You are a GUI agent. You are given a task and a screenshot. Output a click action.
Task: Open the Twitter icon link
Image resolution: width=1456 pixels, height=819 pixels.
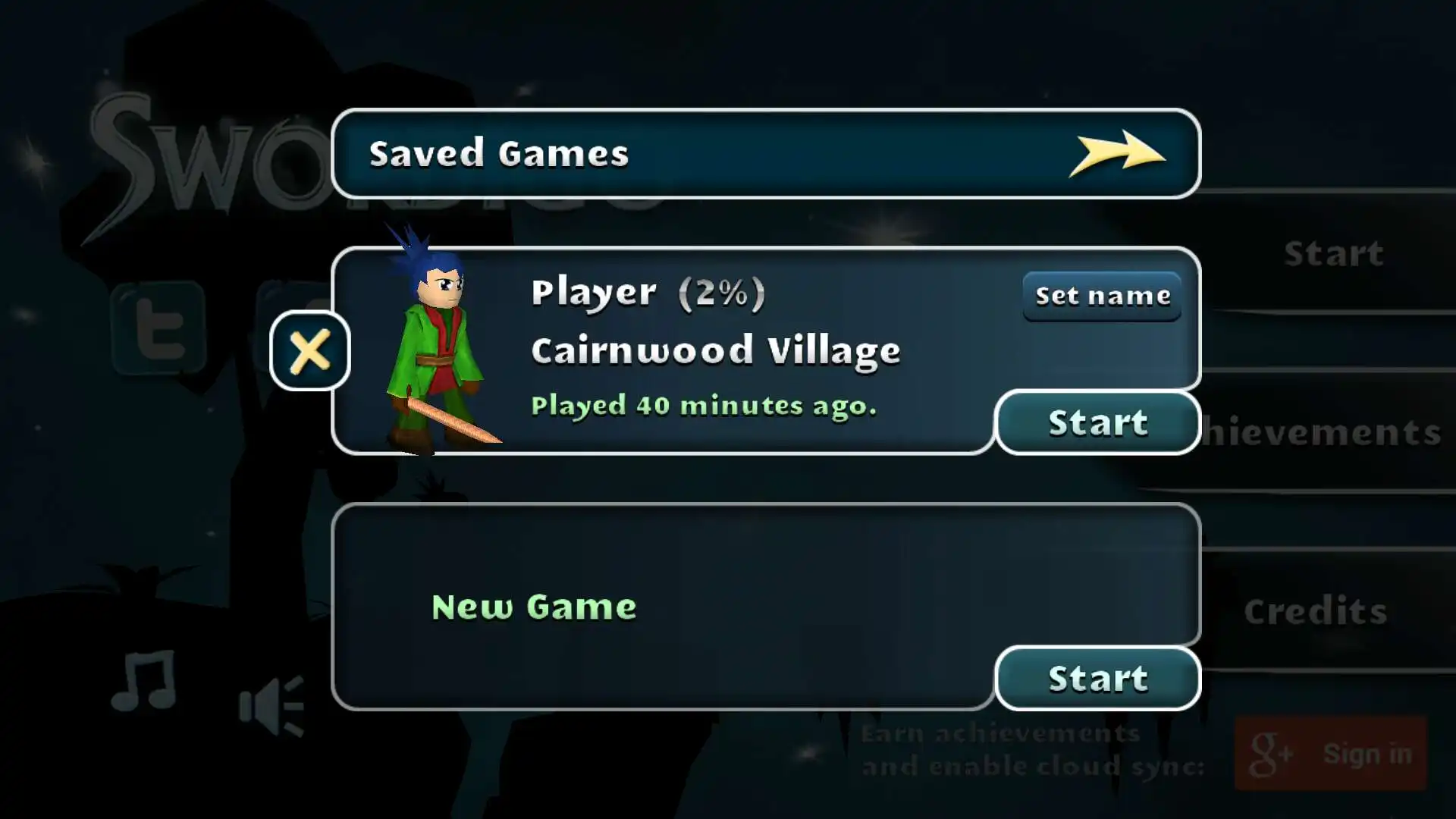click(158, 328)
